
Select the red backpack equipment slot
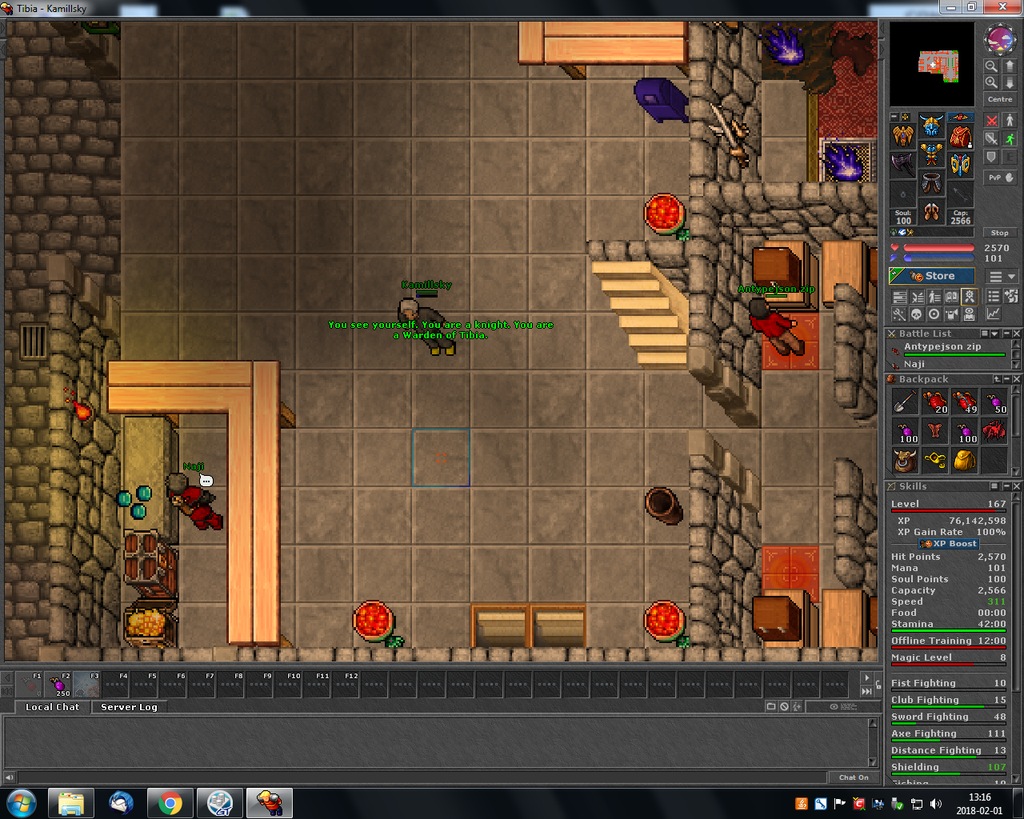960,135
